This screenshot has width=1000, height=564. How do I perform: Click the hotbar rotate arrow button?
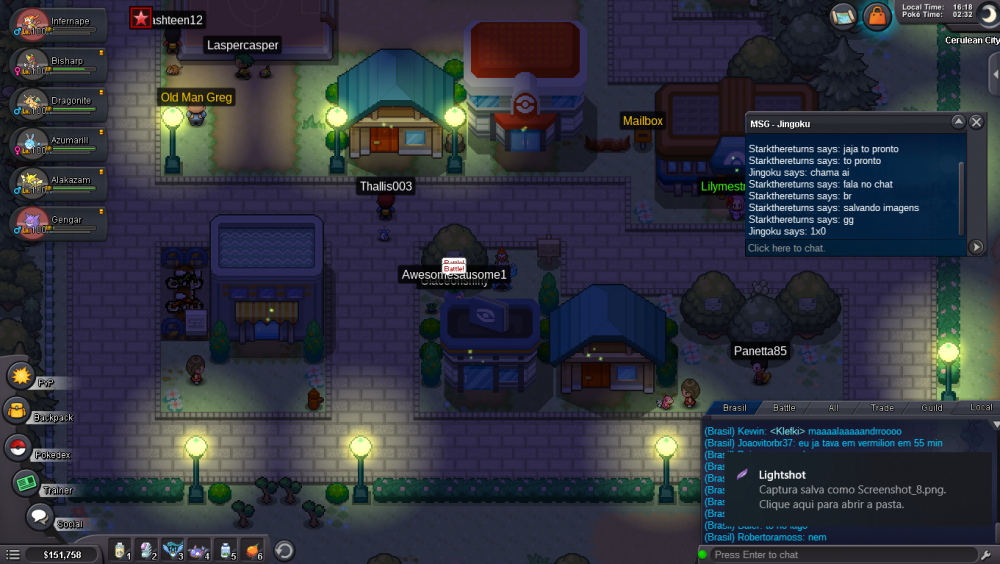(x=284, y=550)
